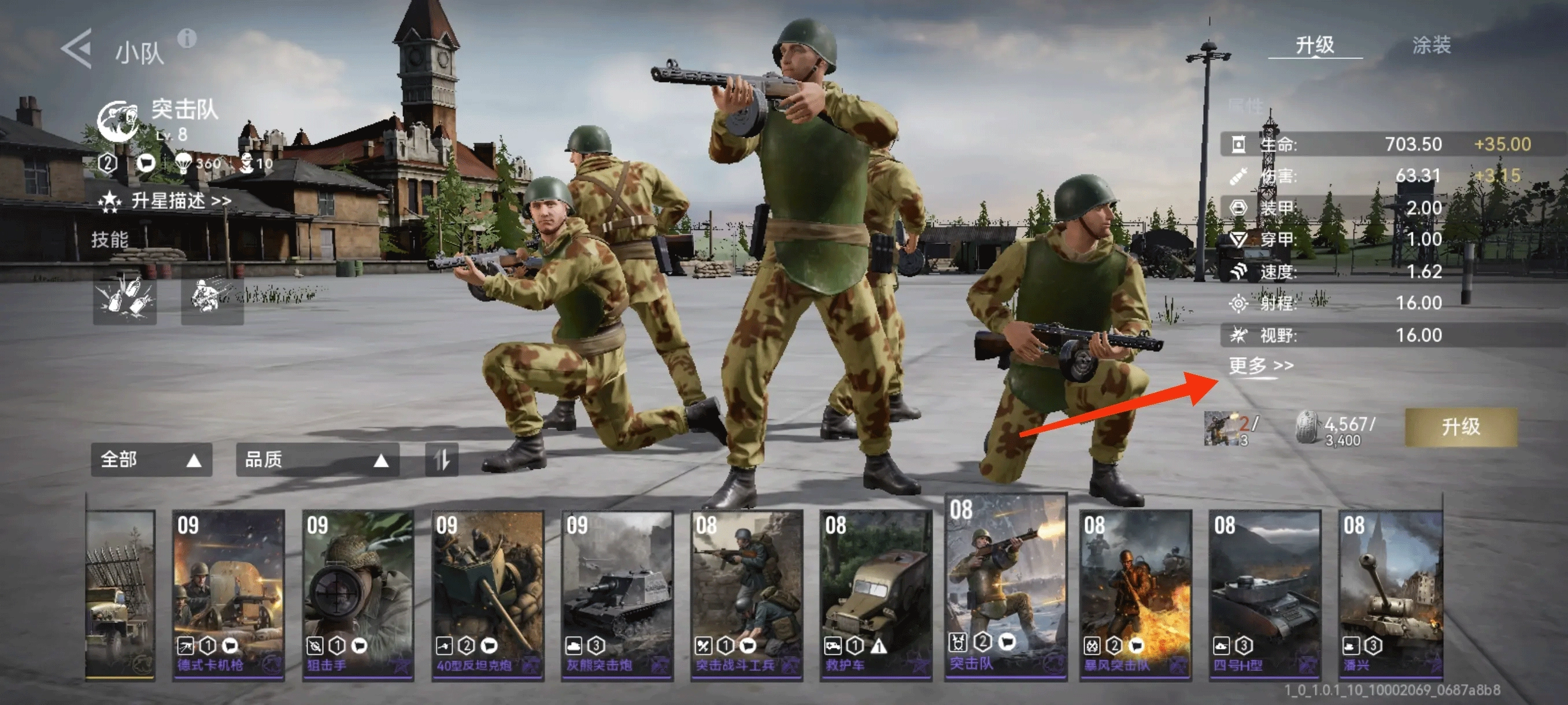Toggle the sort order arrows button
Screen dimensions: 1568x705
pos(441,459)
